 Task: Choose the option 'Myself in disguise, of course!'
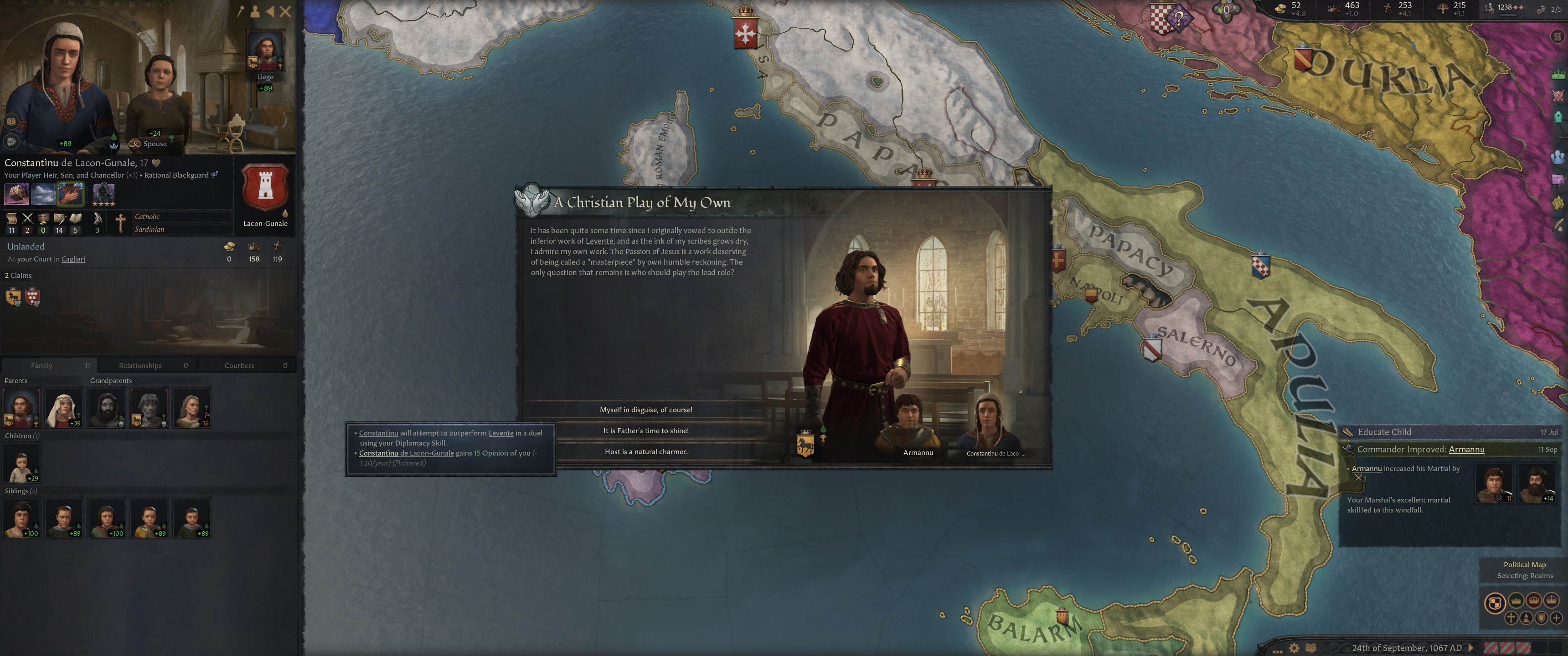coord(647,410)
